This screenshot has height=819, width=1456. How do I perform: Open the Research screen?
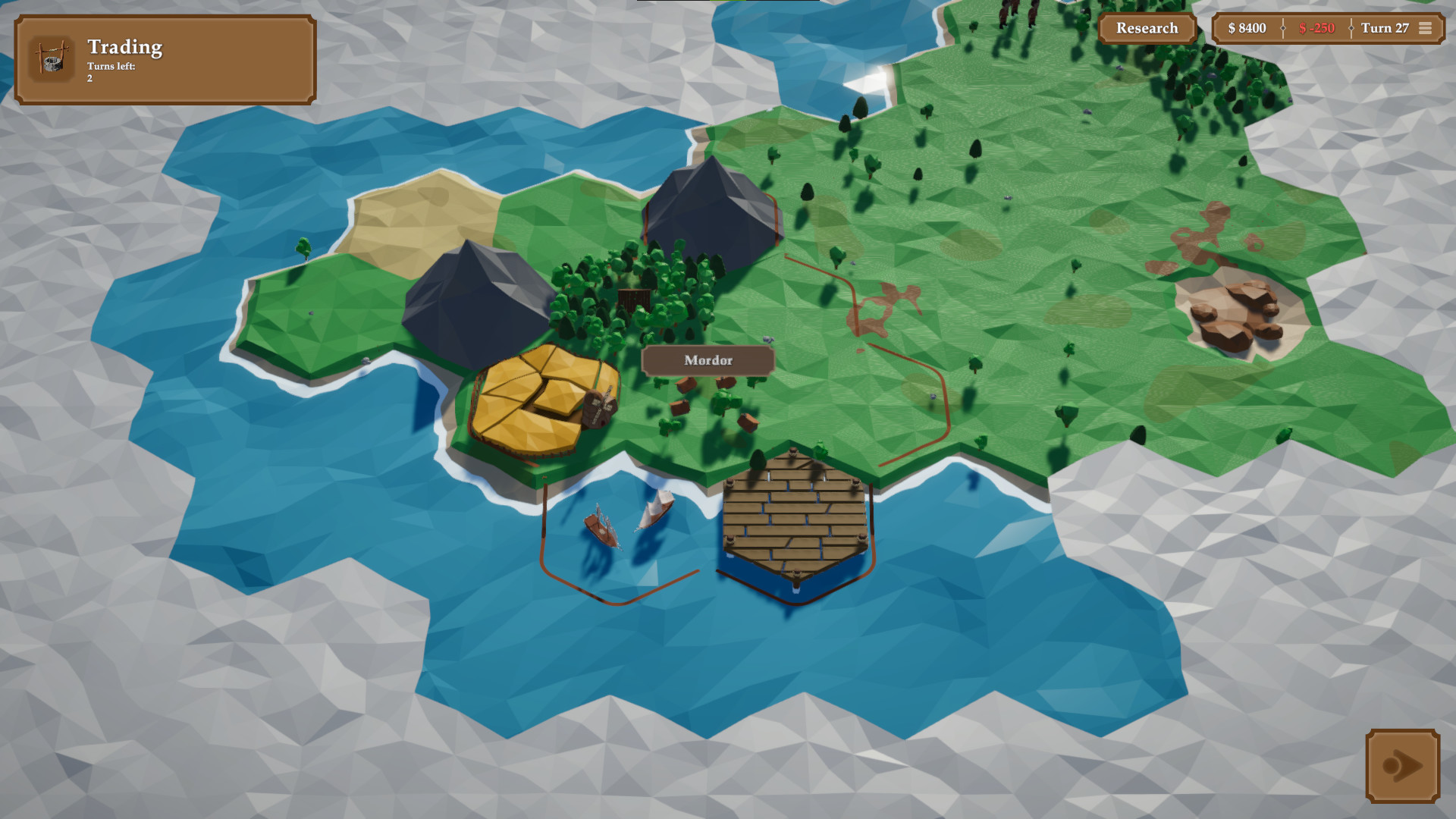(x=1147, y=28)
